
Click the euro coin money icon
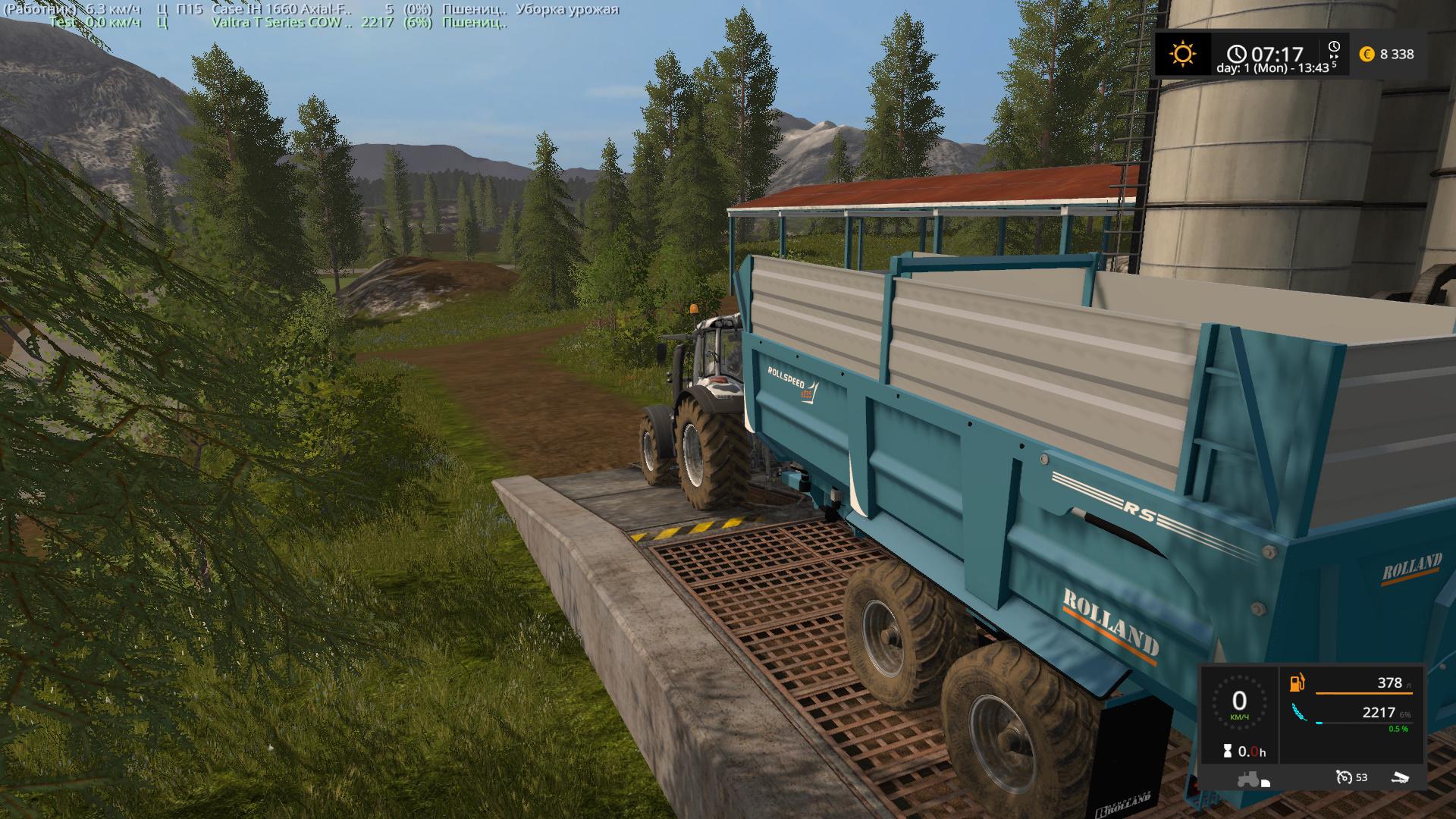[x=1367, y=54]
